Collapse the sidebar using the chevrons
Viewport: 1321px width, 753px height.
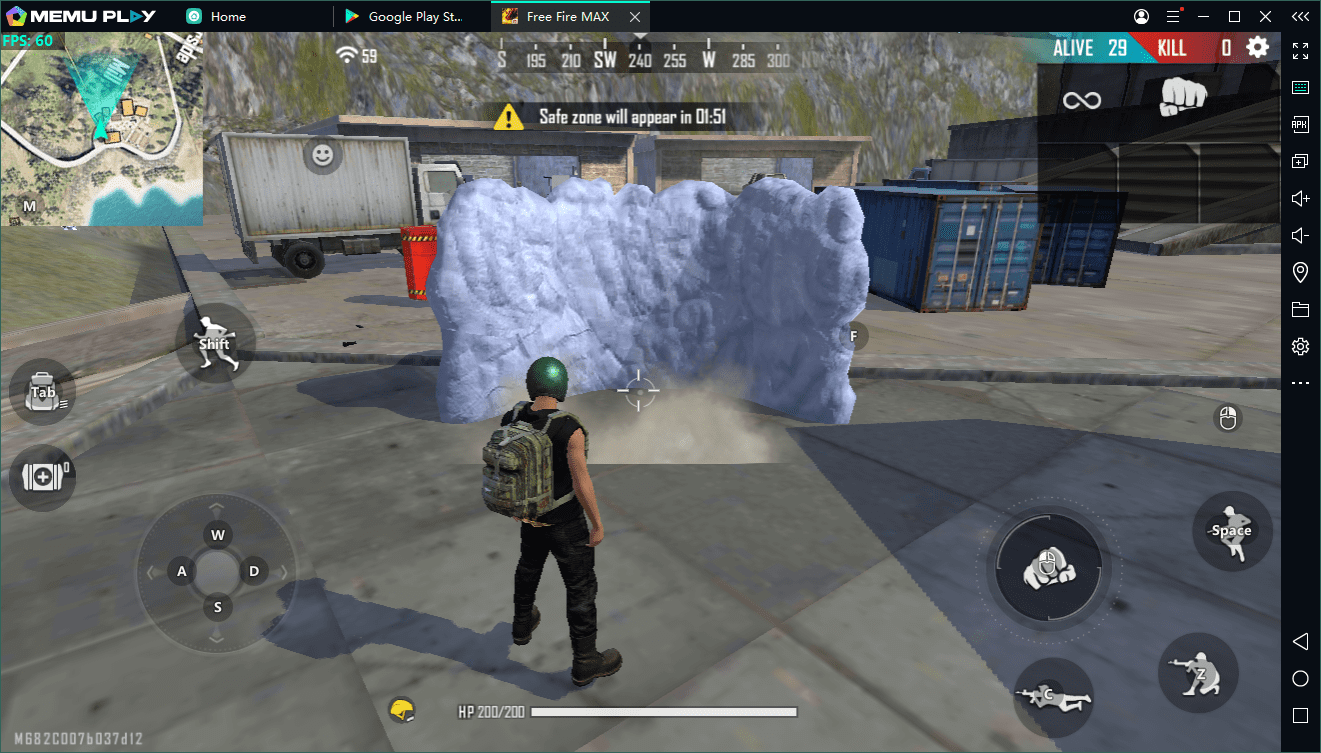pos(1300,16)
